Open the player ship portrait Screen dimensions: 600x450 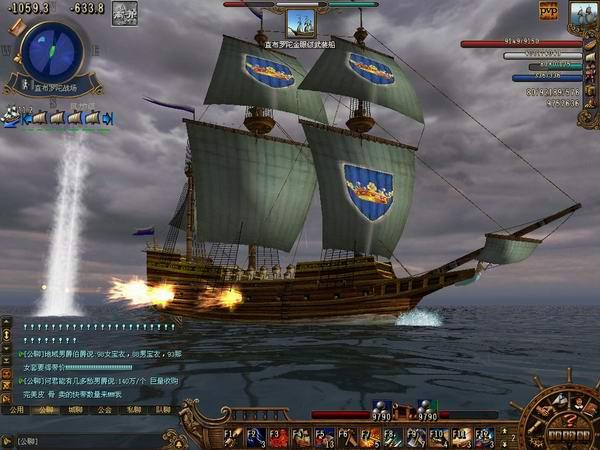pos(582,16)
